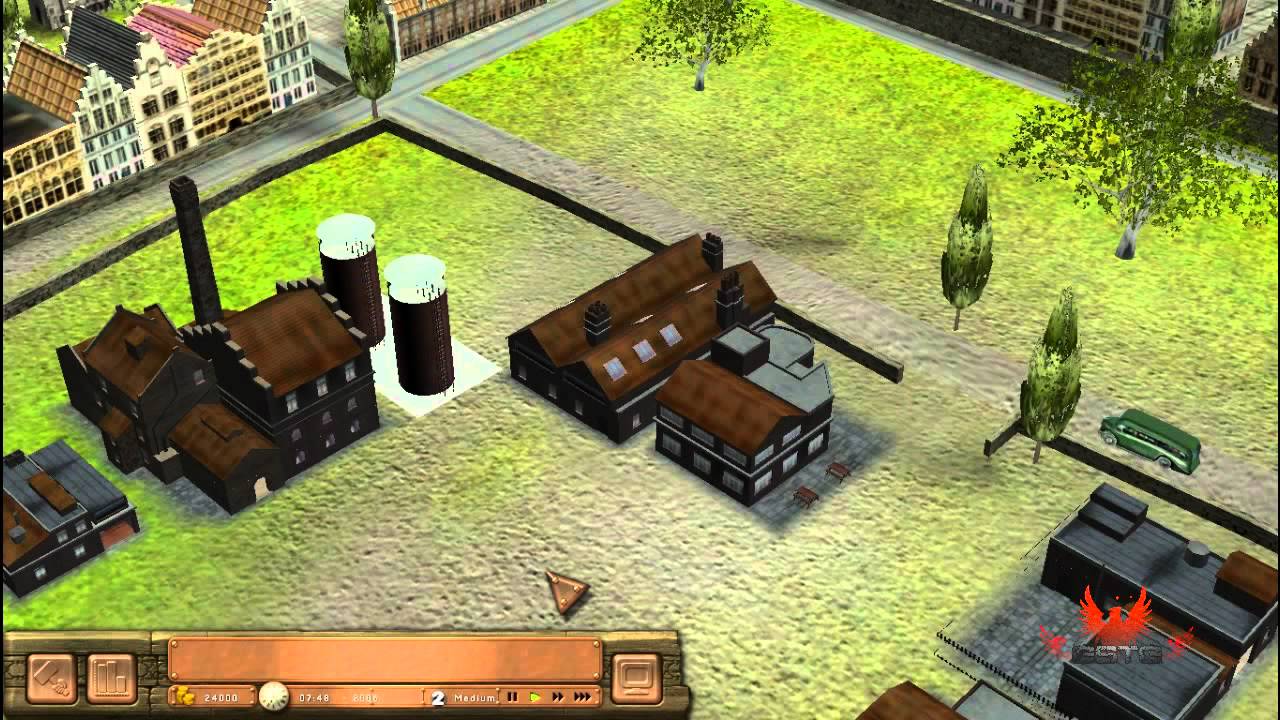
Task: Open the computer monitor menu
Action: pos(634,672)
